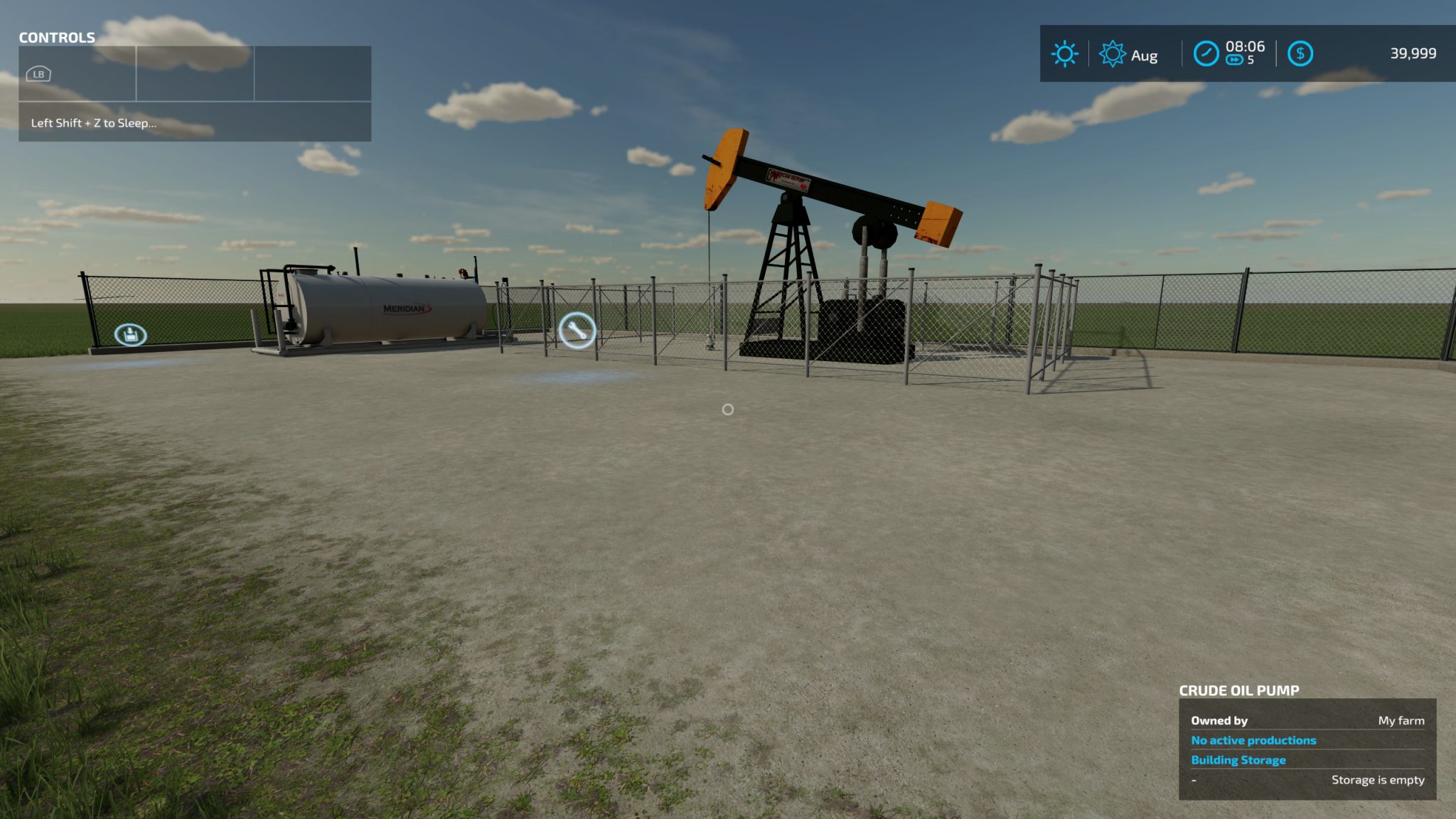This screenshot has height=819, width=1456.
Task: Click the center crosshair reticle
Action: [x=727, y=409]
